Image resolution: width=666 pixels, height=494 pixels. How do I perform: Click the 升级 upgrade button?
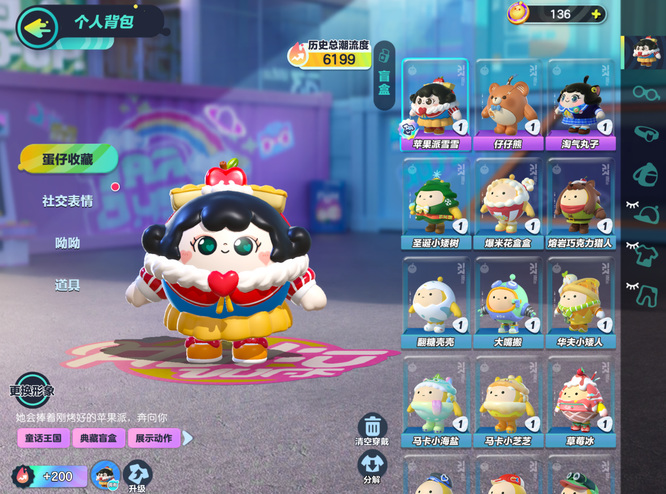tap(137, 476)
